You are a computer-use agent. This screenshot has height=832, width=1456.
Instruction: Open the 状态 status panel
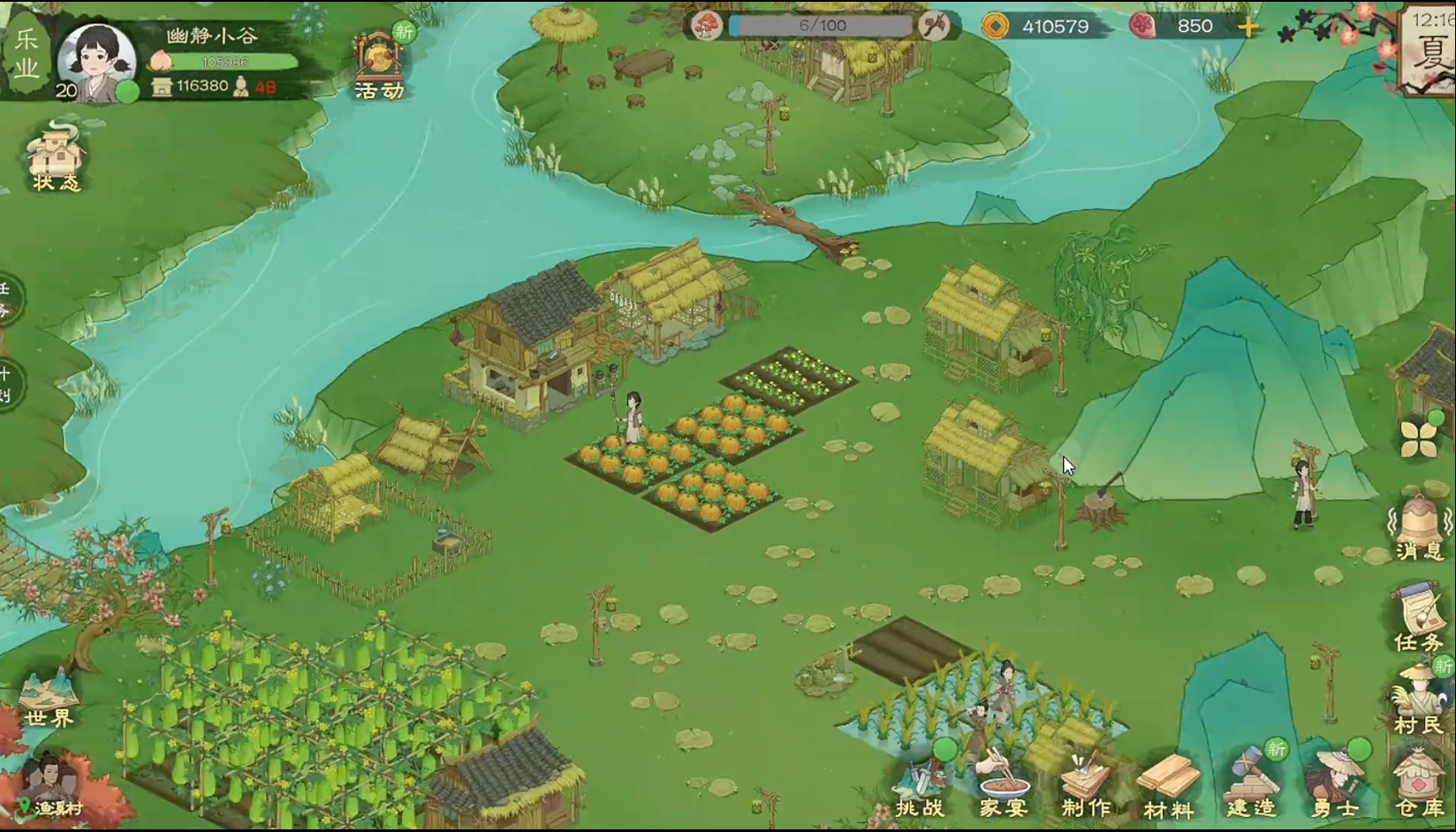coord(55,159)
